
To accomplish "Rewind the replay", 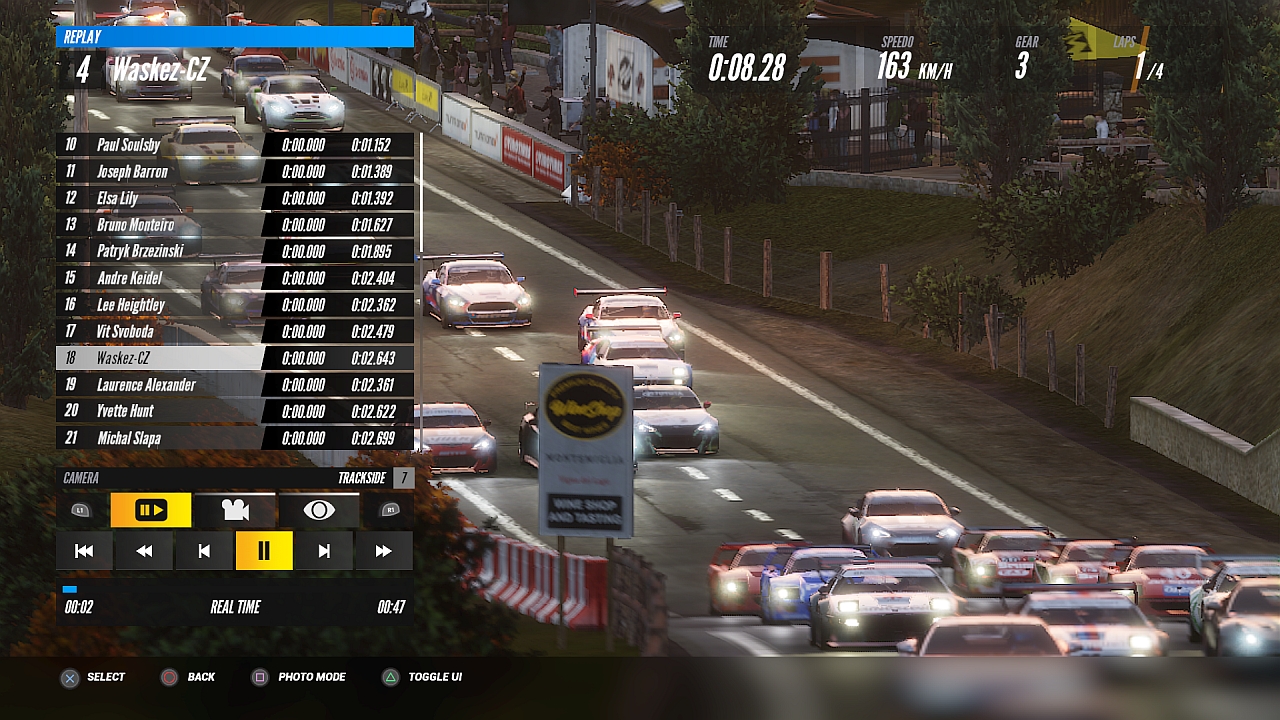I will point(144,551).
